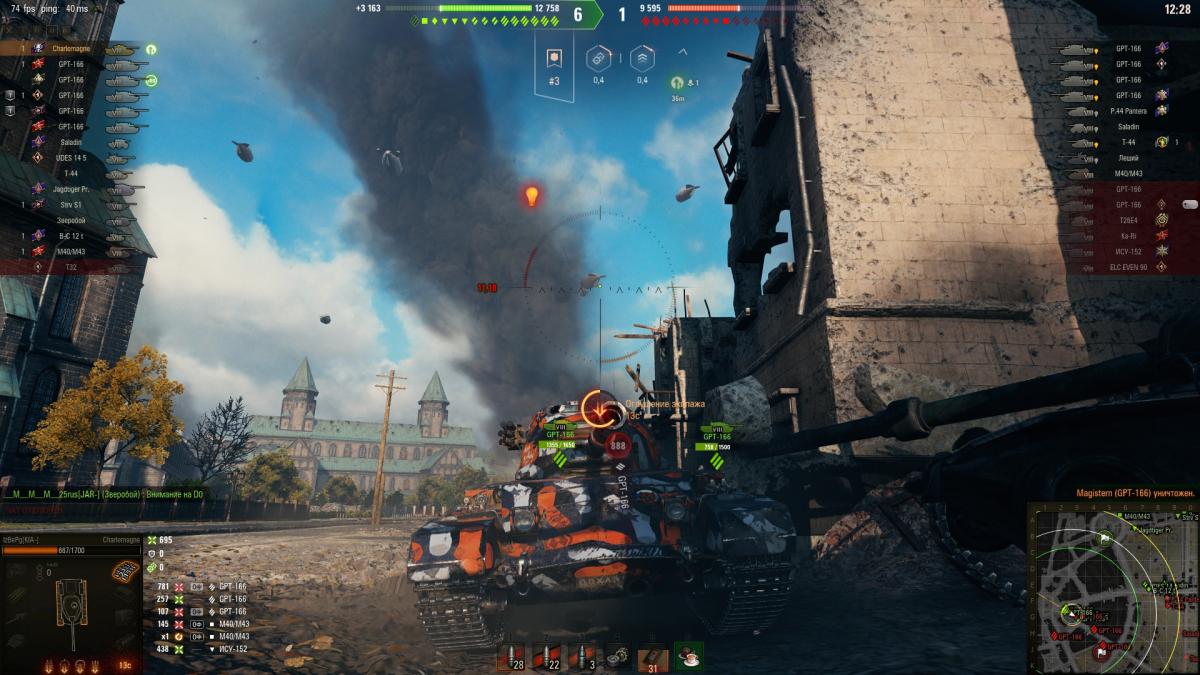Switch to the 22-round shell type
The height and width of the screenshot is (675, 1200).
546,657
